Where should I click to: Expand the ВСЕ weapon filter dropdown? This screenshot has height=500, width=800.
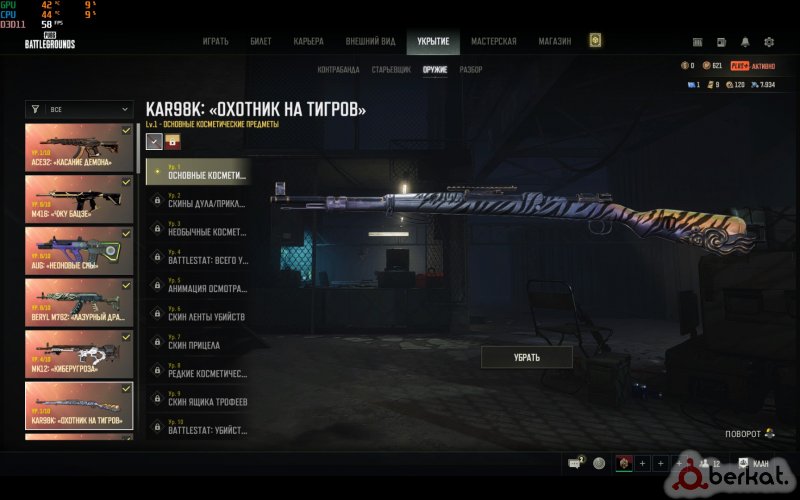79,109
